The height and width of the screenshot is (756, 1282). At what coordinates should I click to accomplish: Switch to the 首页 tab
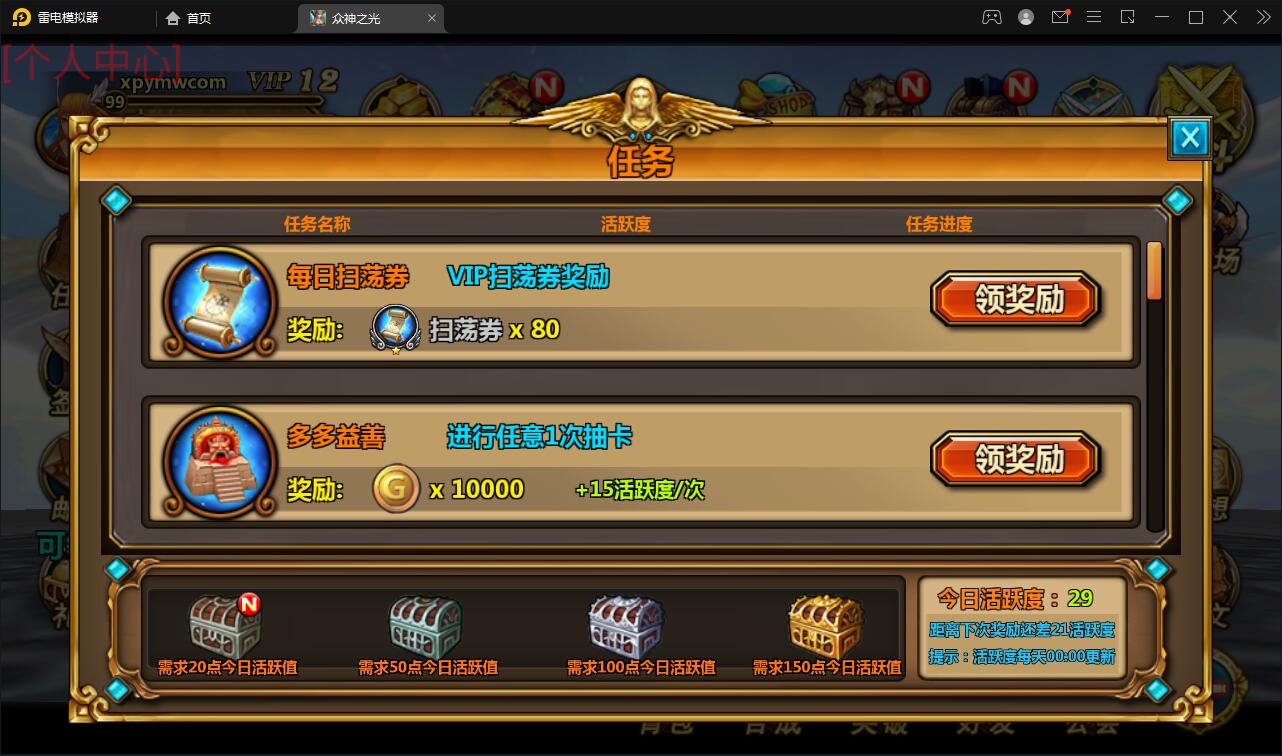point(189,17)
